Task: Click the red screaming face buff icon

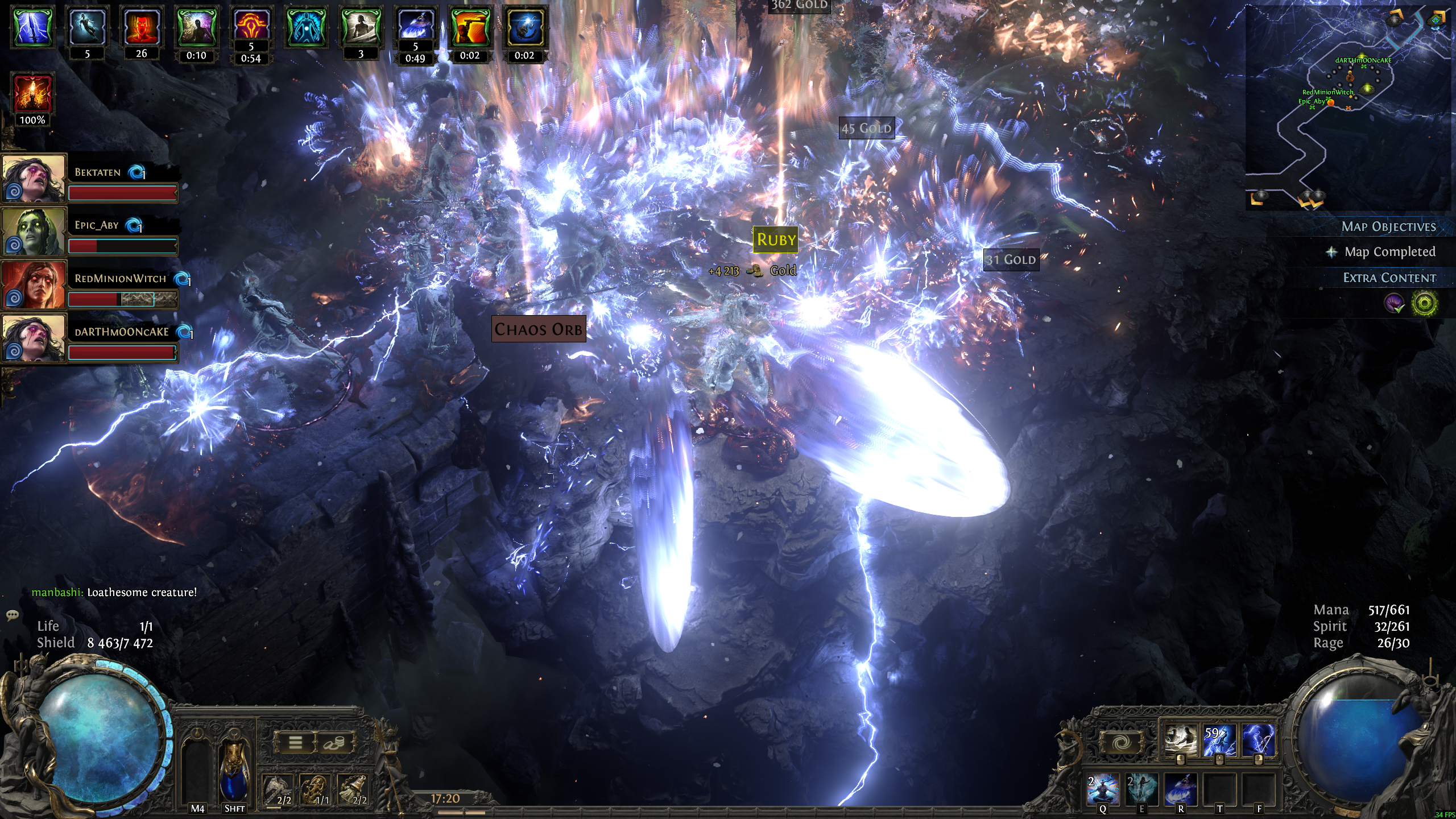Action: click(x=142, y=27)
